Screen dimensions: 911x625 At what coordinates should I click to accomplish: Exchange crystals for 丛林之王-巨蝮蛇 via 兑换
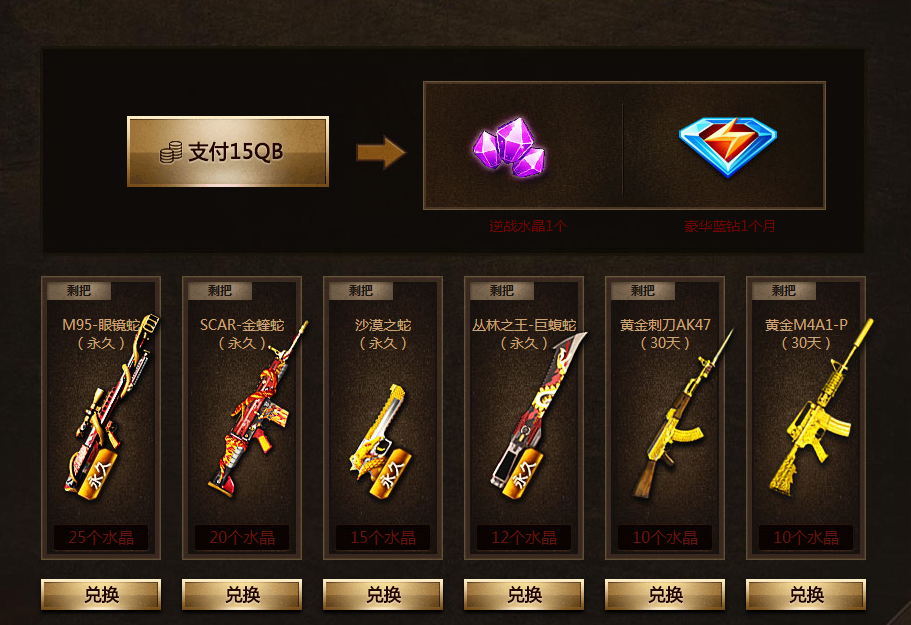524,595
